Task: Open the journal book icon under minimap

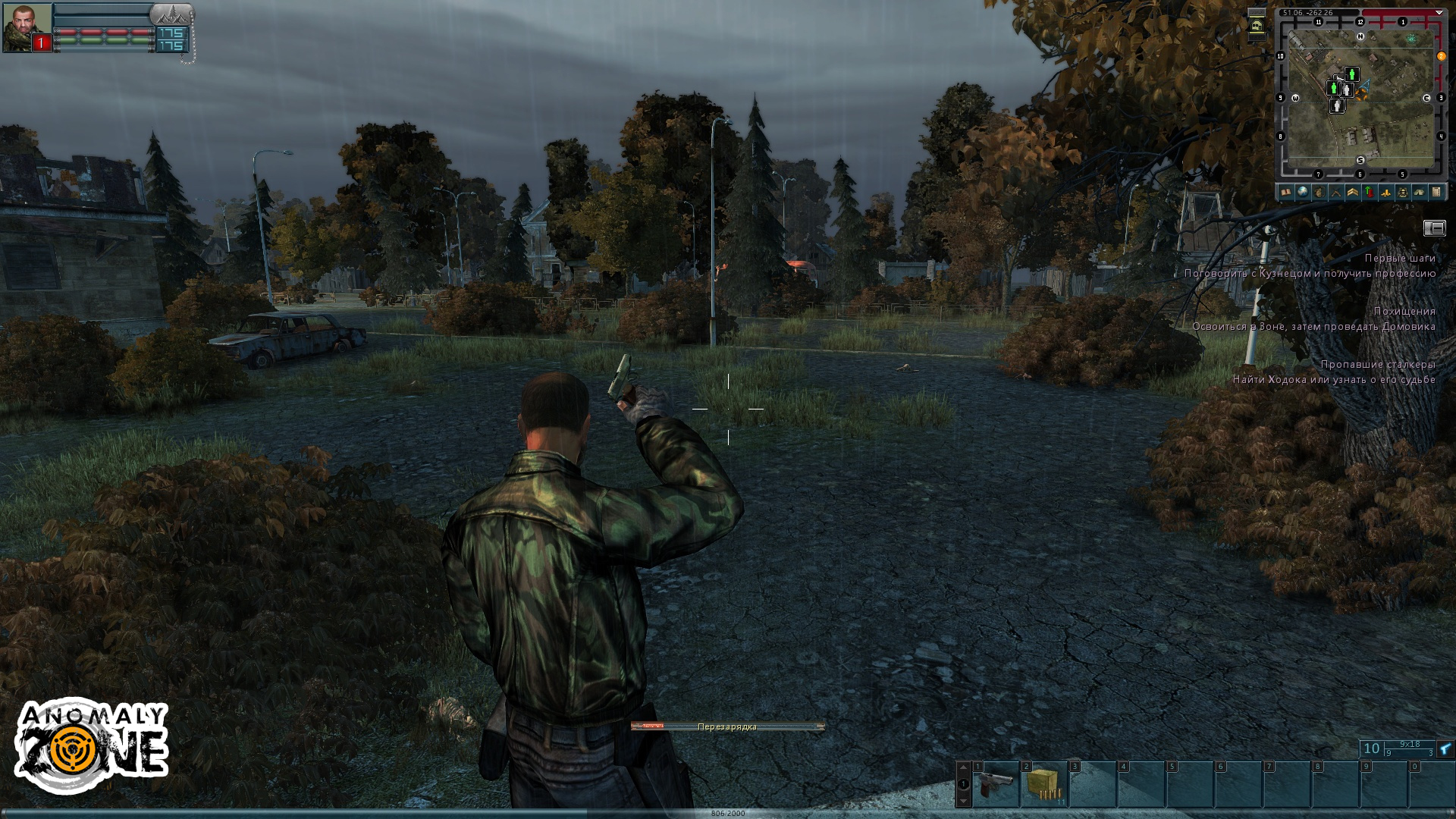Action: pos(1285,193)
